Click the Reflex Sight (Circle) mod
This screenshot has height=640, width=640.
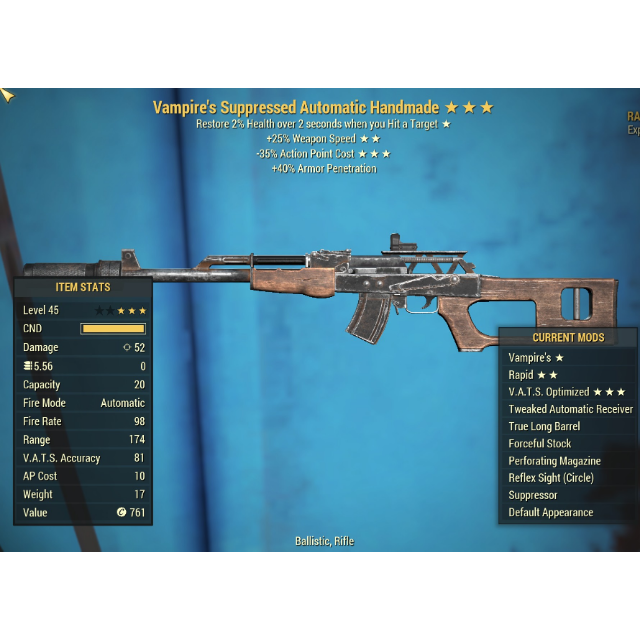[x=551, y=478]
